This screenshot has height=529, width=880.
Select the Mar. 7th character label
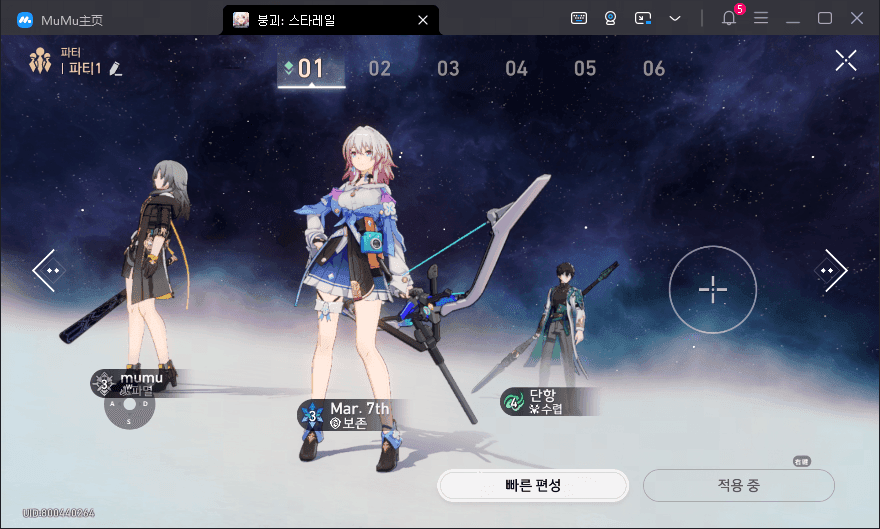click(350, 414)
